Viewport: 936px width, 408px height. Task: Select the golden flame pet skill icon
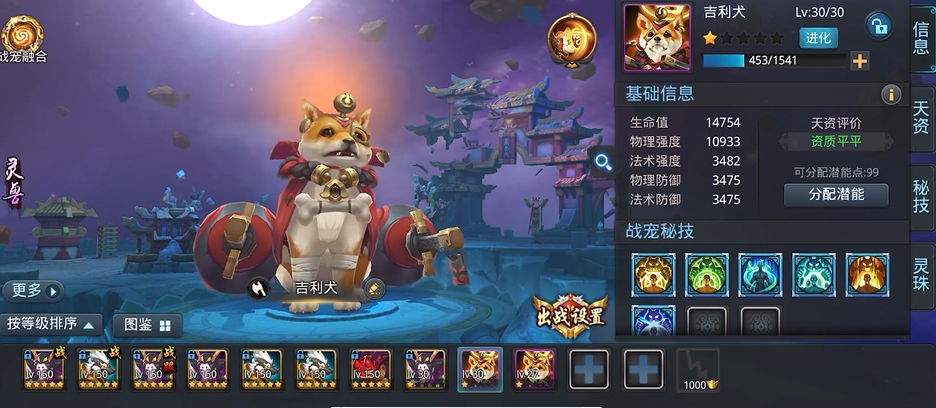point(653,274)
